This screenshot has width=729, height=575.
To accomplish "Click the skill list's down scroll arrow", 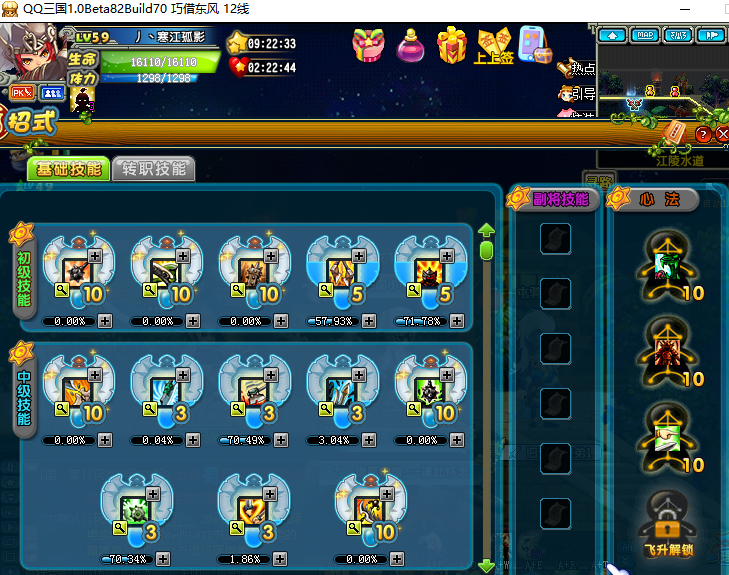I will click(487, 566).
